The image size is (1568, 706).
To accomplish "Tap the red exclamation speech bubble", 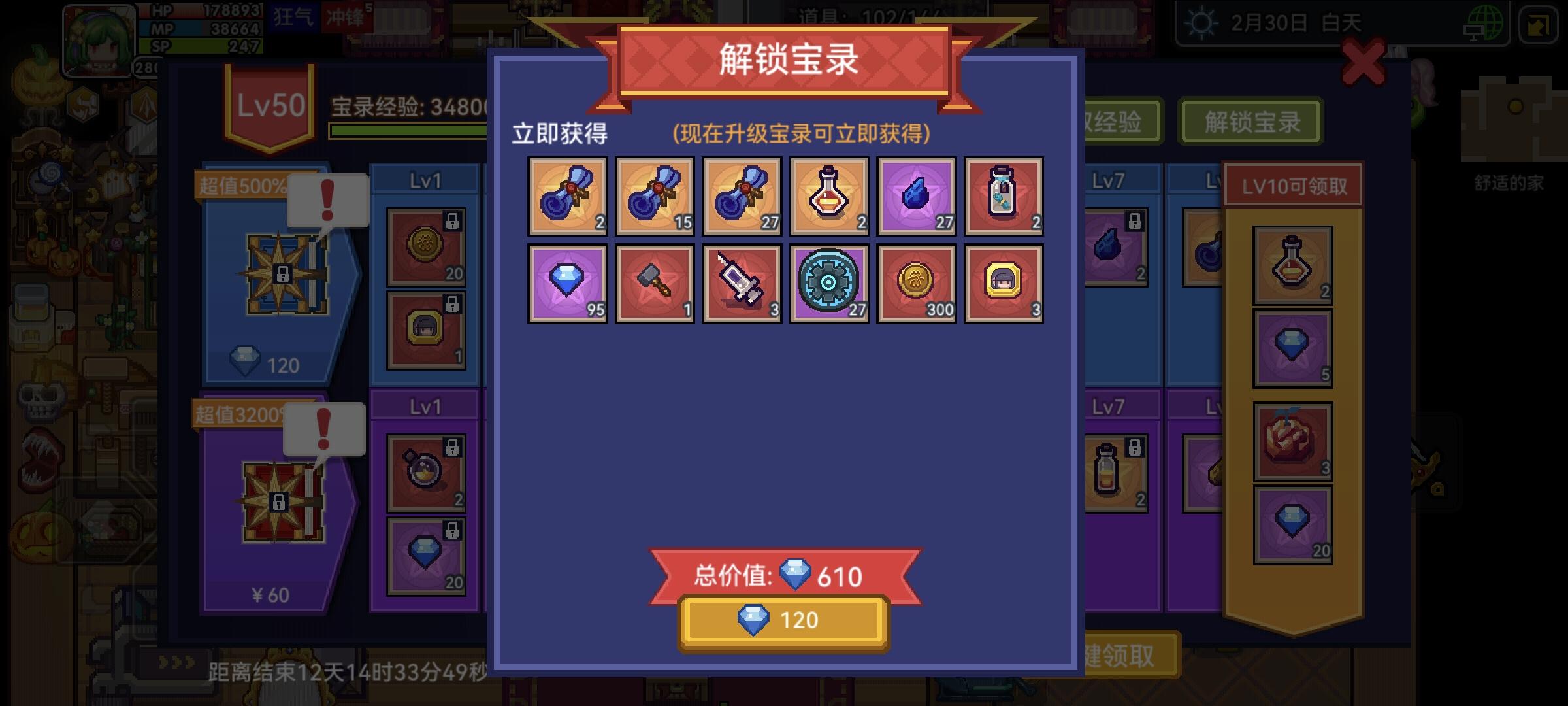I will tap(328, 201).
